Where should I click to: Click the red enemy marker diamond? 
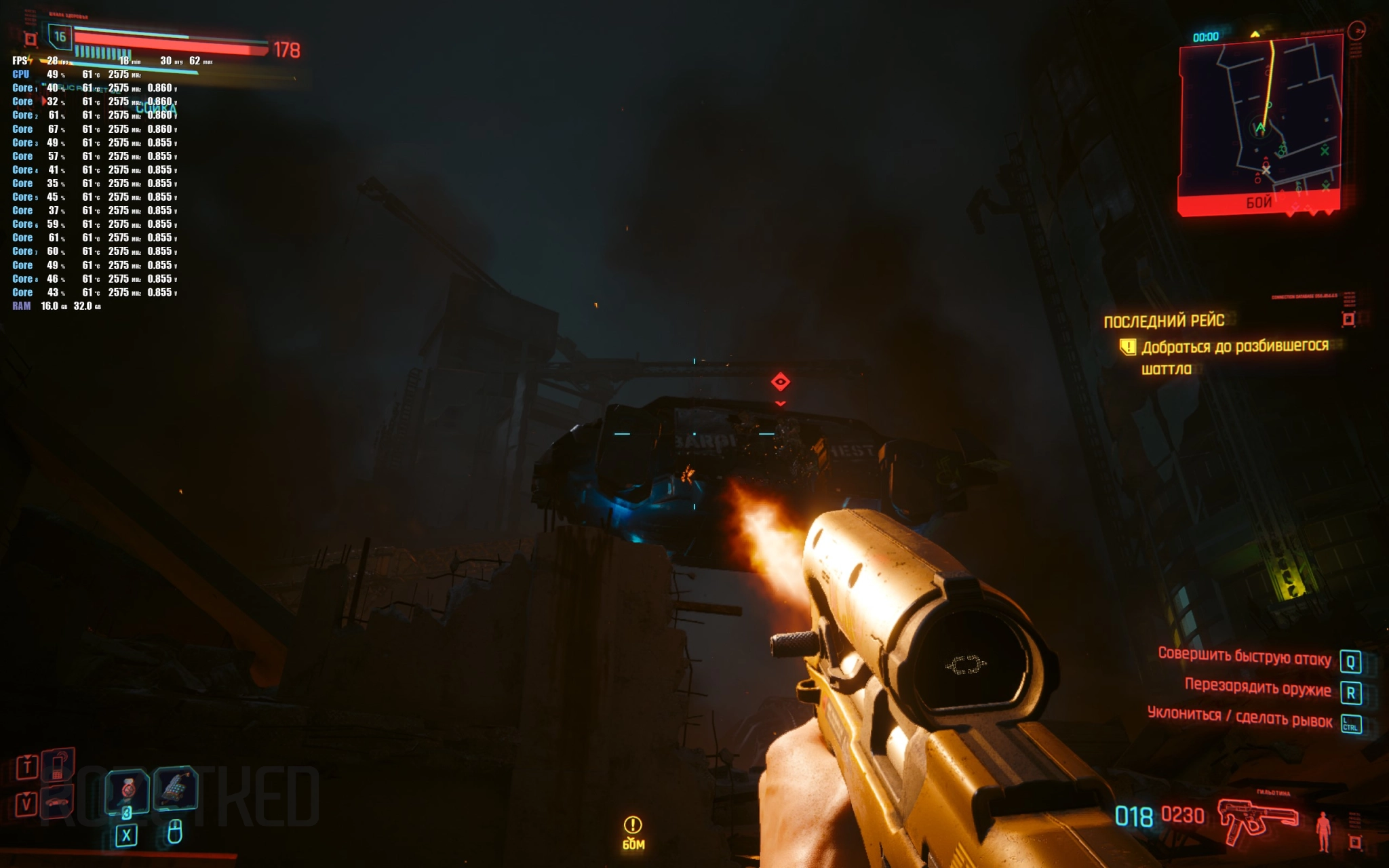click(x=781, y=382)
